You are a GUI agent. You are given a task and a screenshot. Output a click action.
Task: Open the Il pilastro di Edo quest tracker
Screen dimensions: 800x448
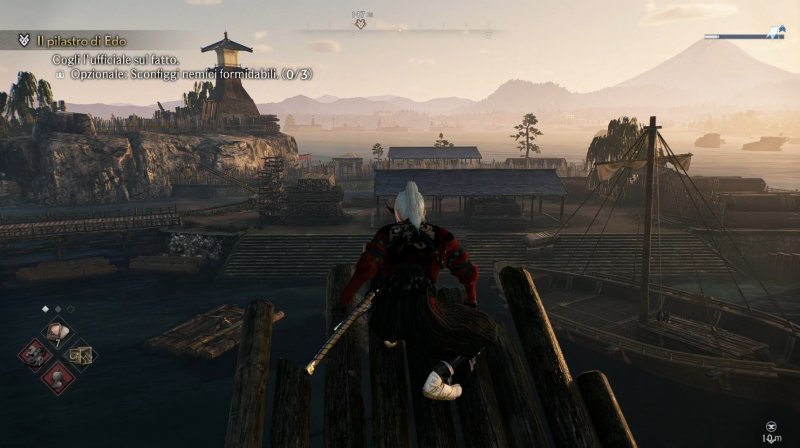[x=76, y=41]
